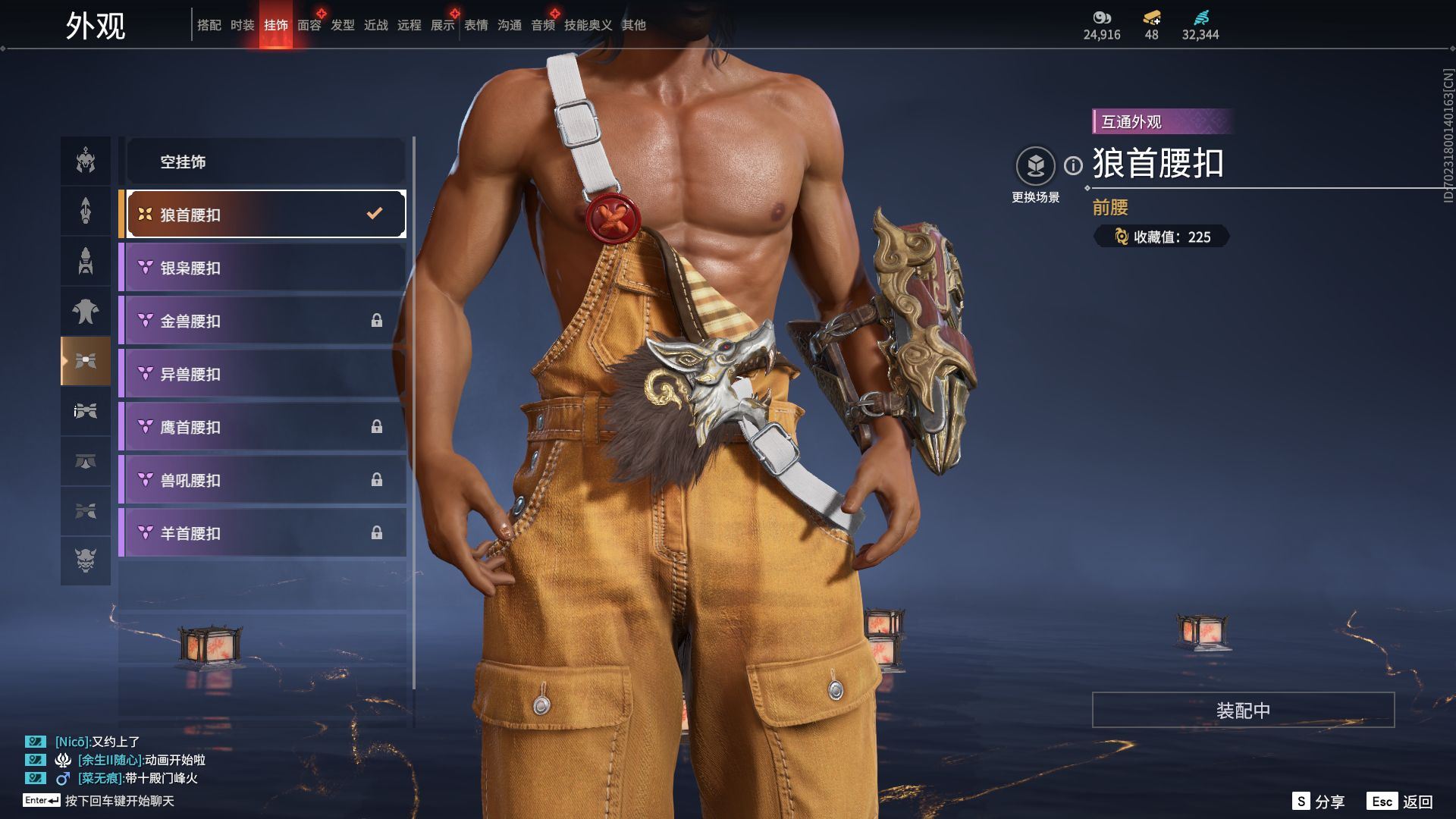Click the 更换场景 scene change icon
This screenshot has height=819, width=1456.
pyautogui.click(x=1035, y=166)
